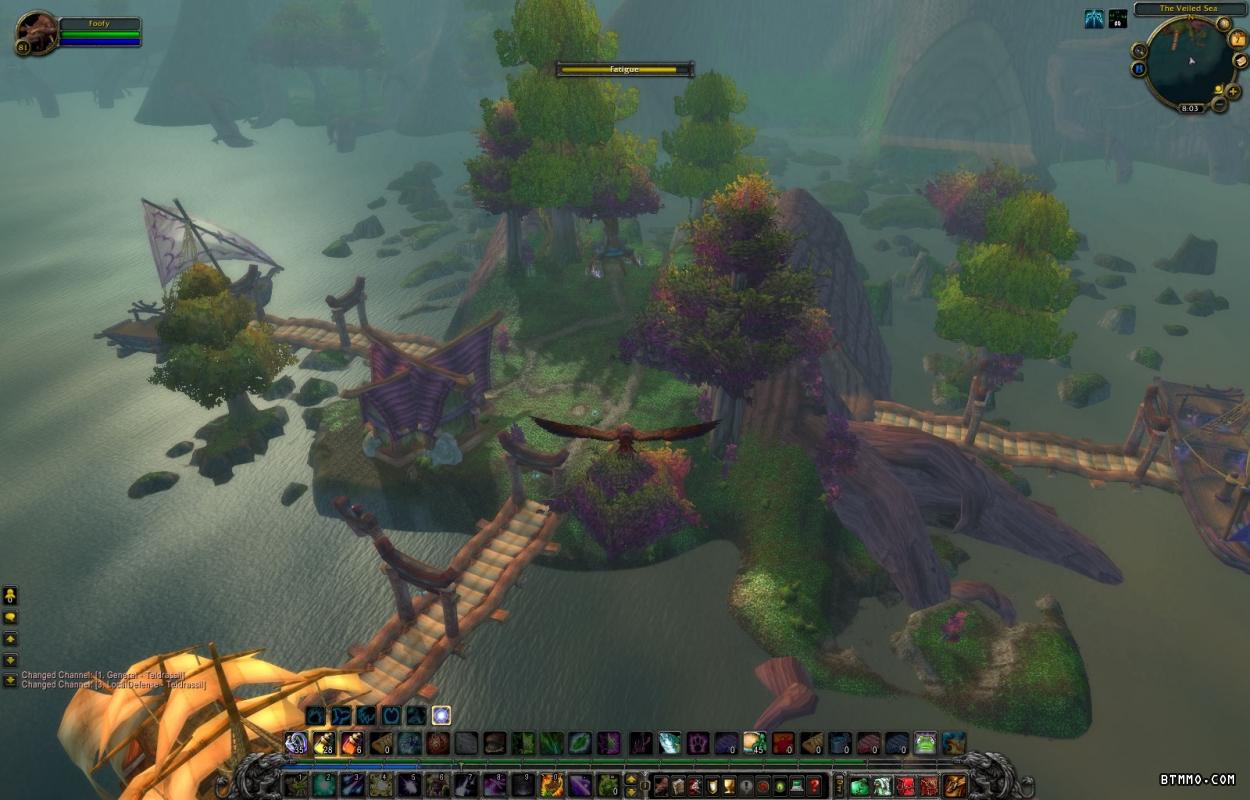
Task: Select Foofy's player portrait
Action: [x=37, y=33]
